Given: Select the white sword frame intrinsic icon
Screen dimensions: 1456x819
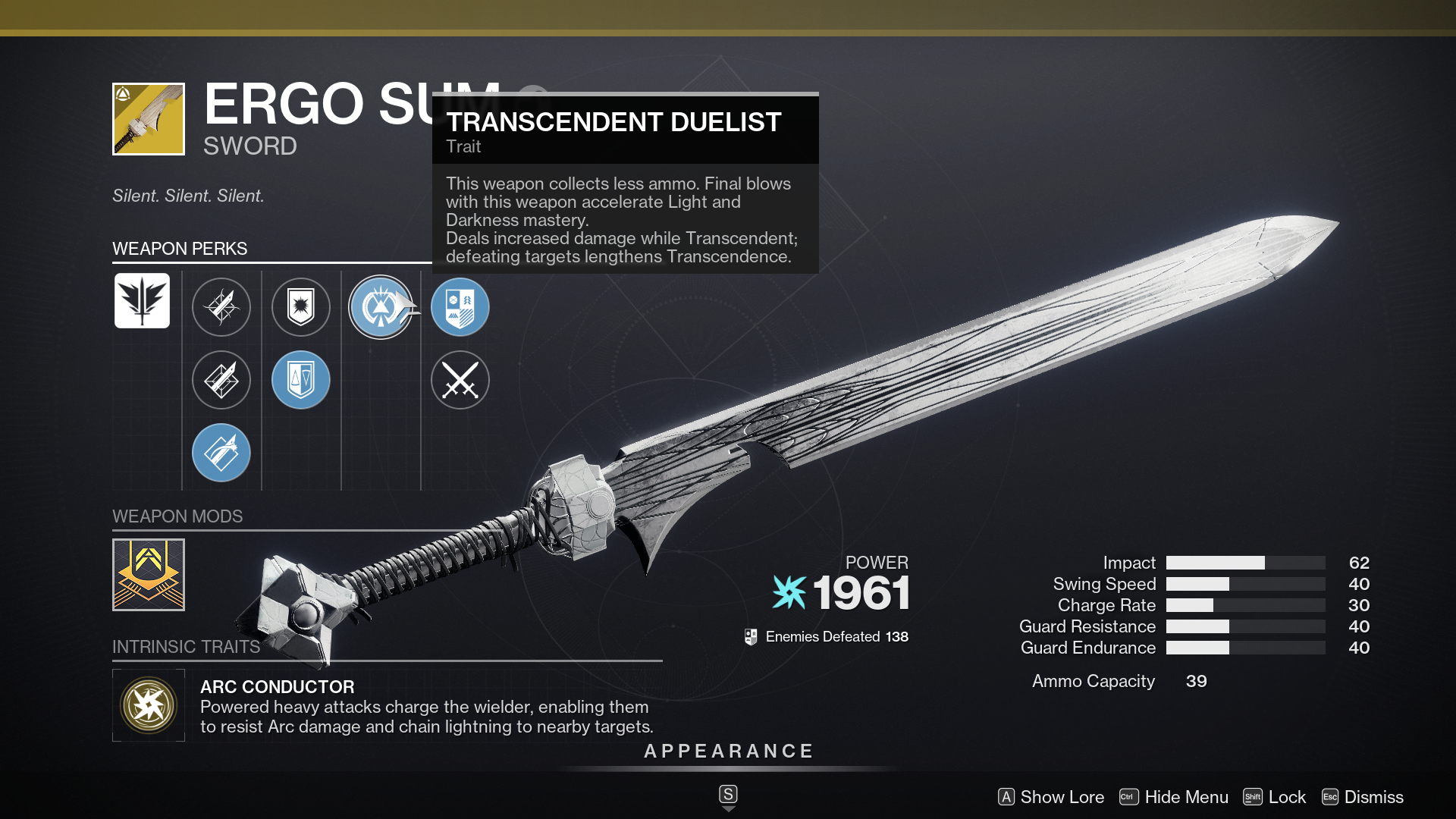Looking at the screenshot, I should click(143, 301).
